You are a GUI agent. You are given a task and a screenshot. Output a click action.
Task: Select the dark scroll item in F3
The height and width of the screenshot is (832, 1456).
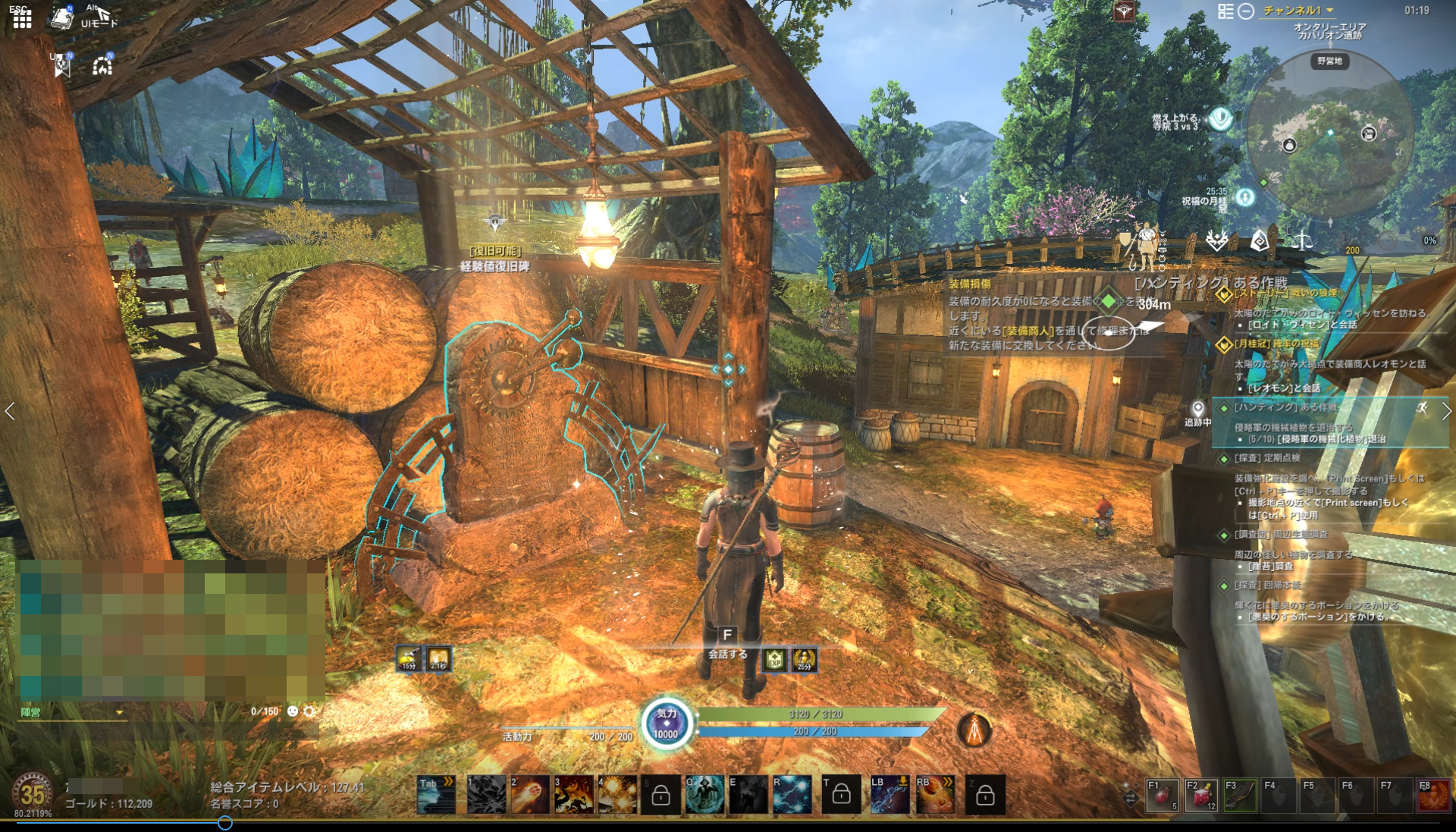pos(1240,796)
